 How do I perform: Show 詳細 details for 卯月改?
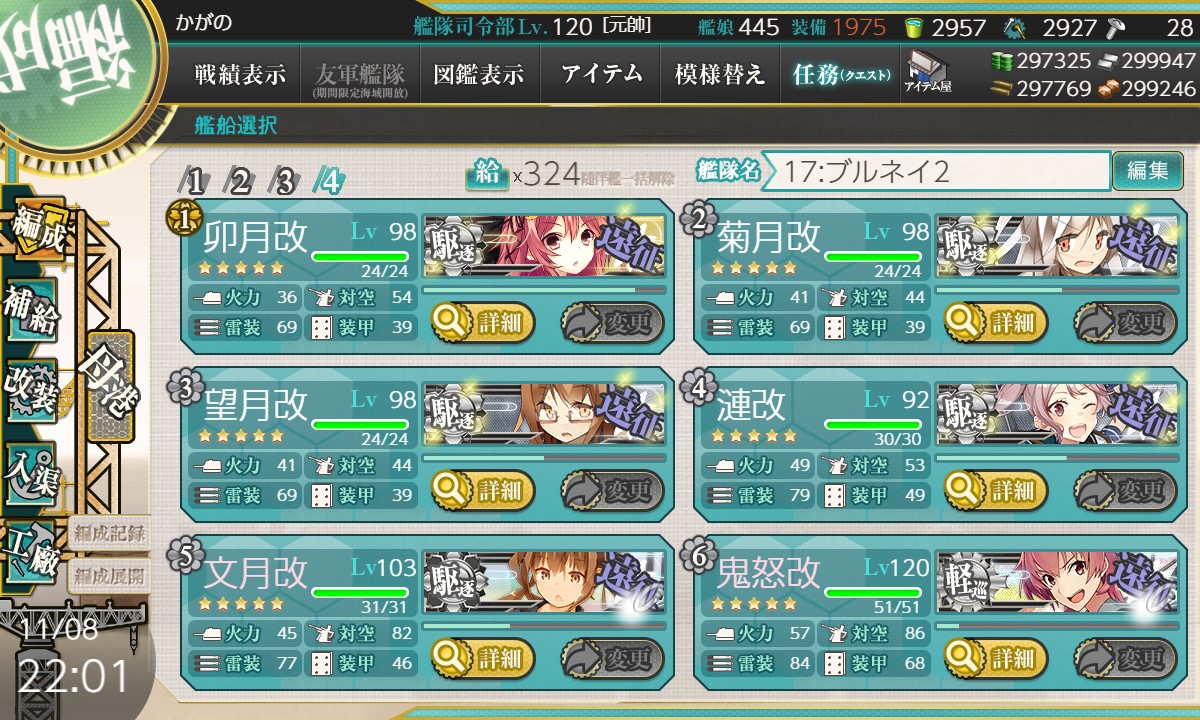coord(484,322)
